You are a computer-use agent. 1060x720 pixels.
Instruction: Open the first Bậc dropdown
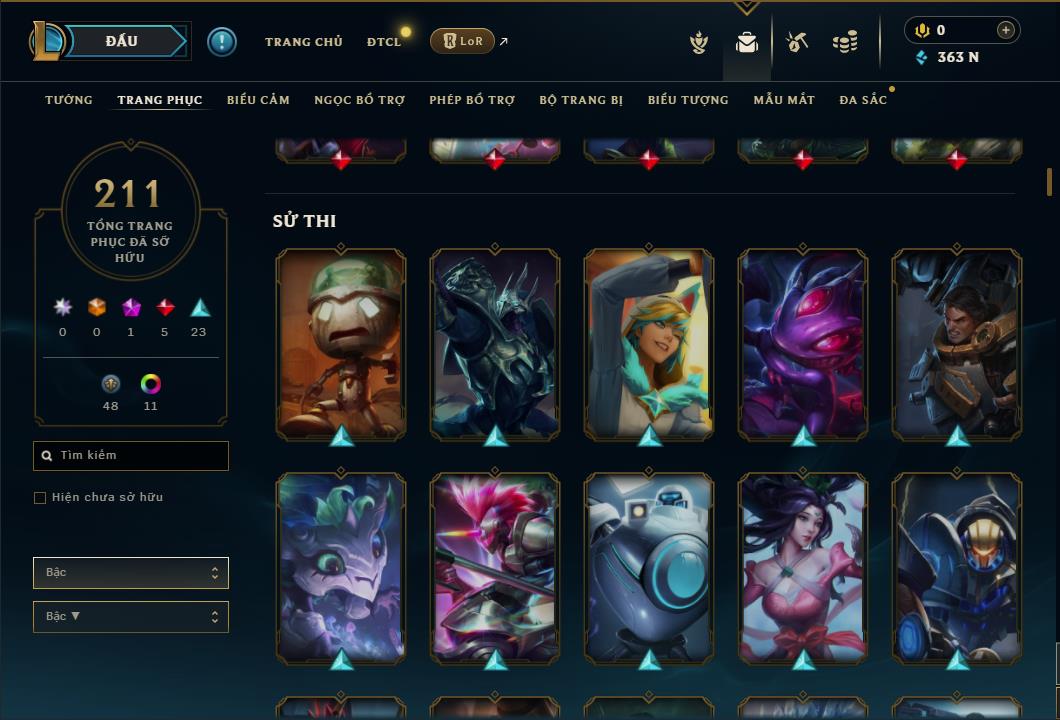point(131,573)
